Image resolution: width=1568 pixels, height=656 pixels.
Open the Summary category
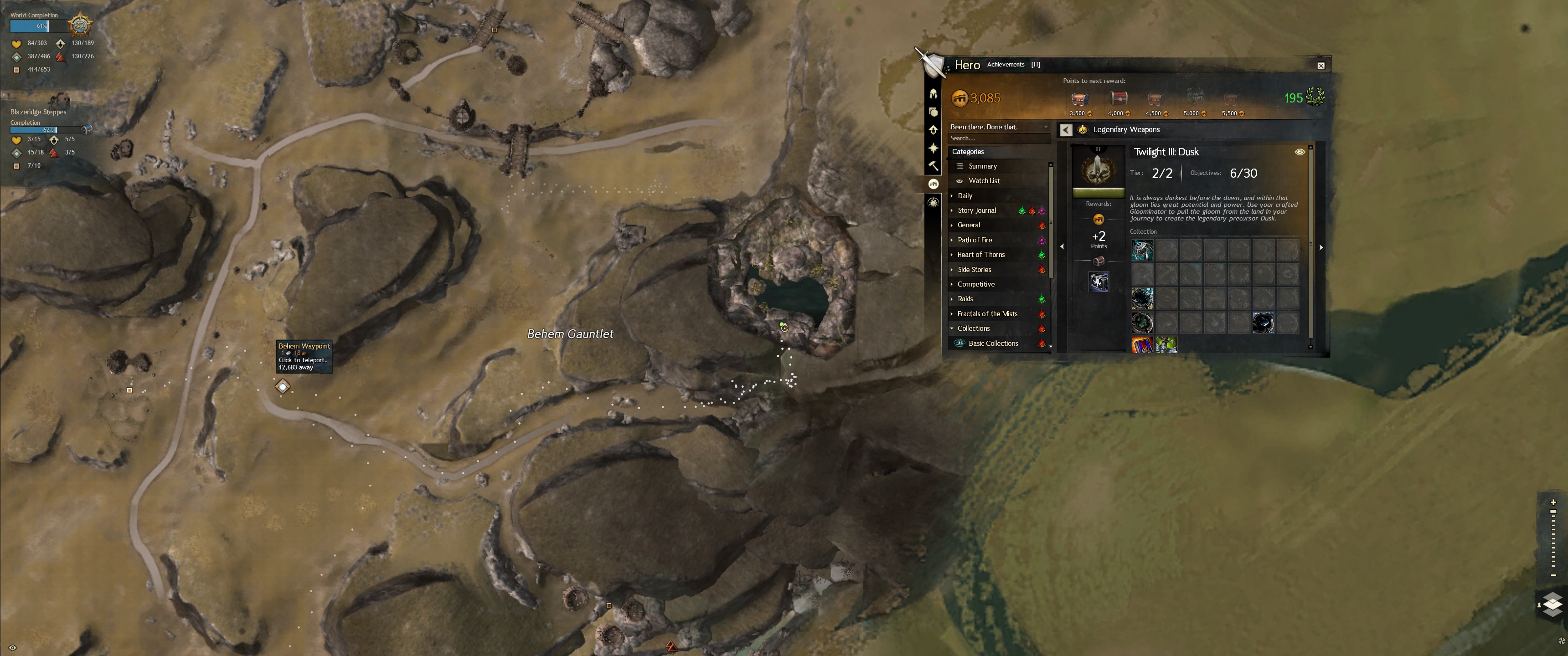[x=982, y=166]
